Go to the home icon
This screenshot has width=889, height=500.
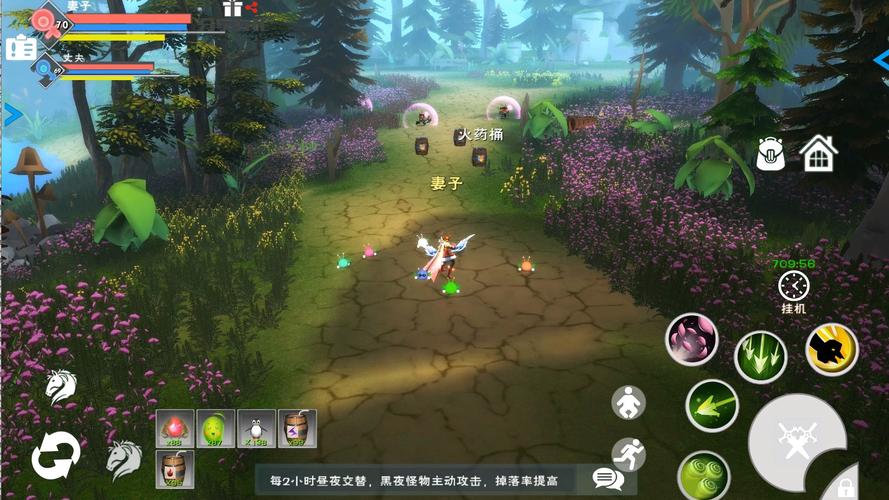(x=818, y=153)
